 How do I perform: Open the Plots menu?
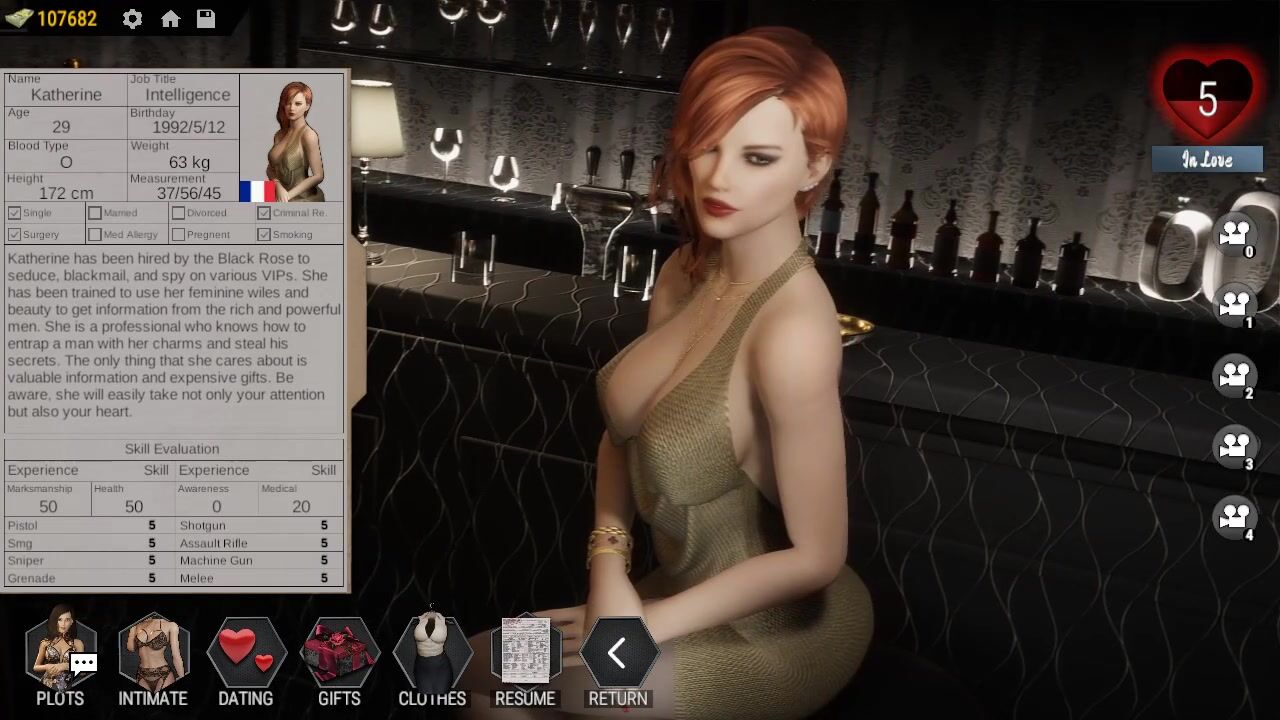pyautogui.click(x=61, y=656)
